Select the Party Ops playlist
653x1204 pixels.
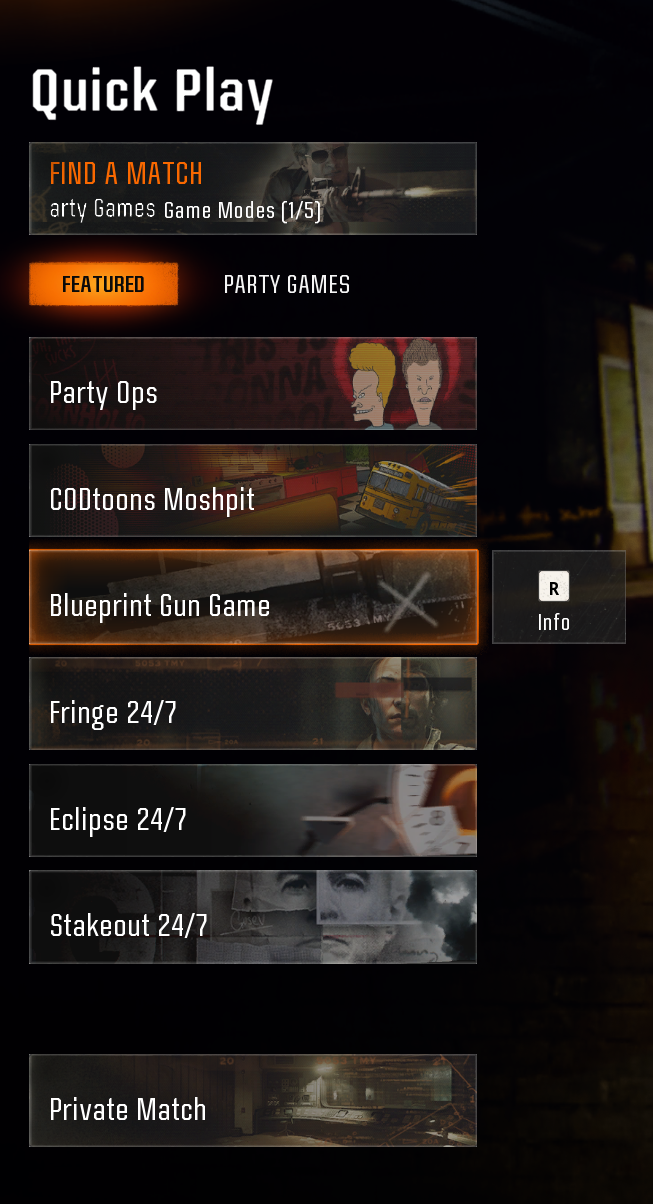click(252, 383)
